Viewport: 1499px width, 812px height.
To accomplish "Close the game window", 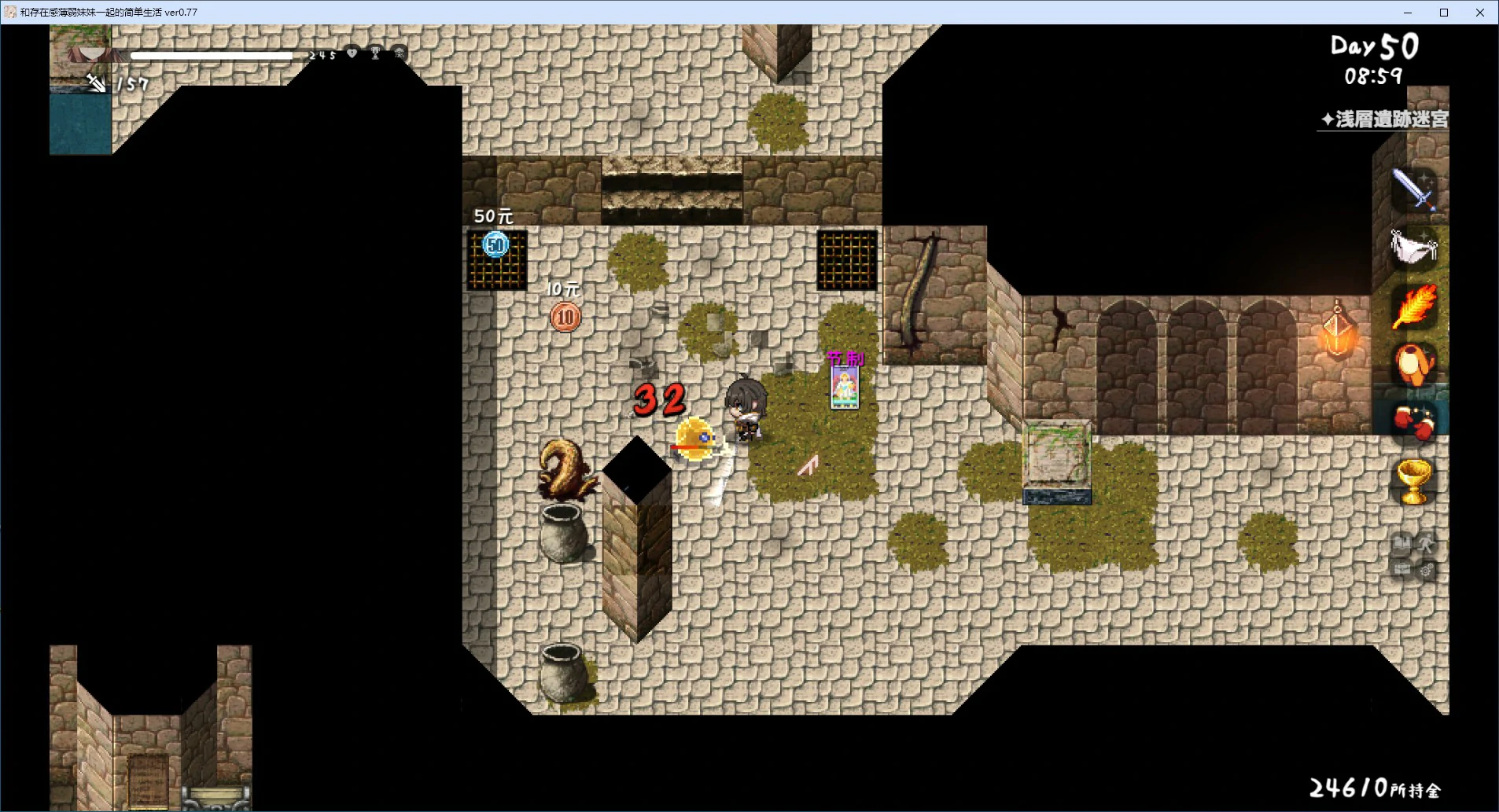I will pyautogui.click(x=1480, y=13).
